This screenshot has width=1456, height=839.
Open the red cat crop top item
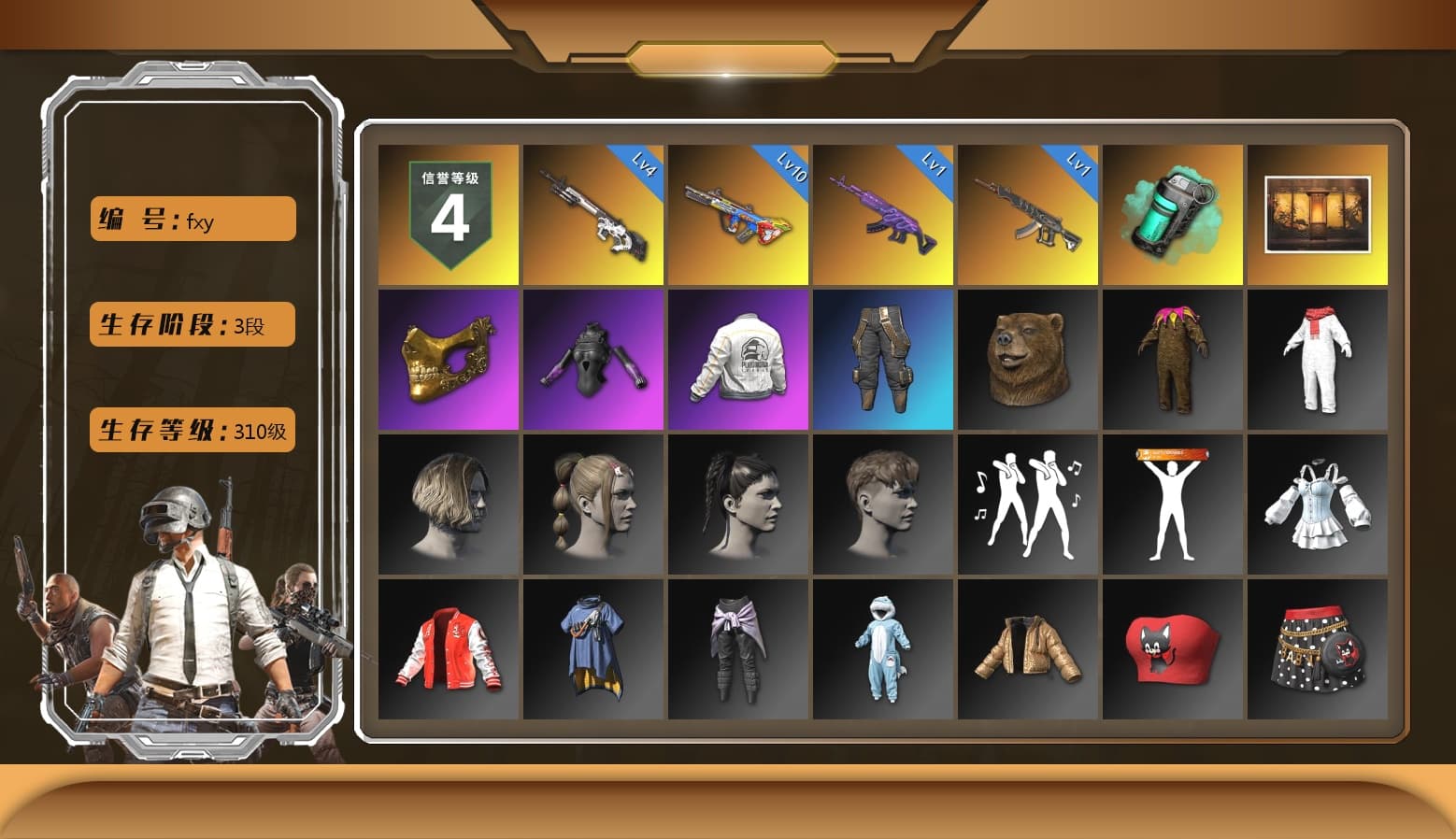1173,649
